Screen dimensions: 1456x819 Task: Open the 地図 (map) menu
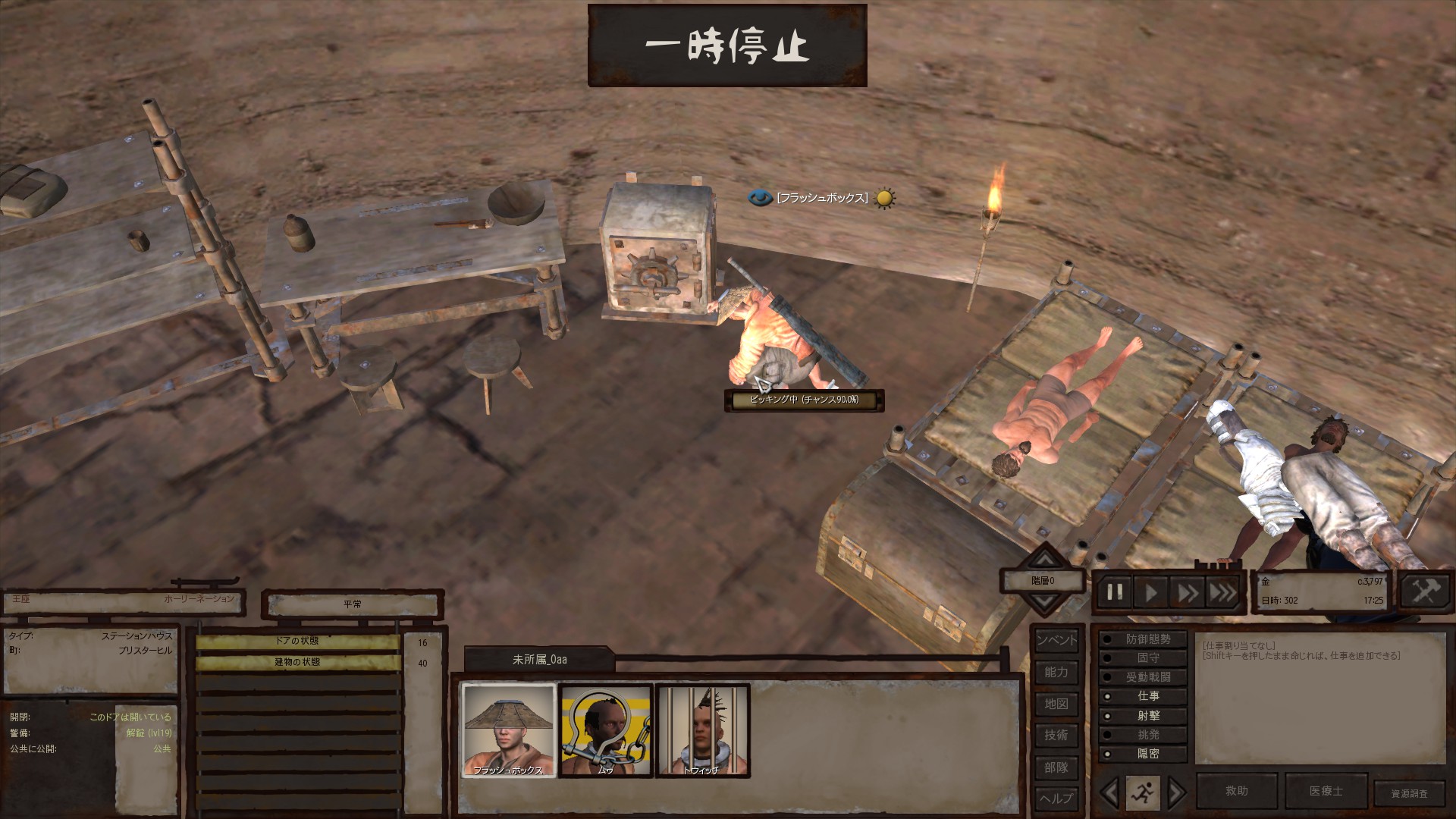click(1056, 704)
